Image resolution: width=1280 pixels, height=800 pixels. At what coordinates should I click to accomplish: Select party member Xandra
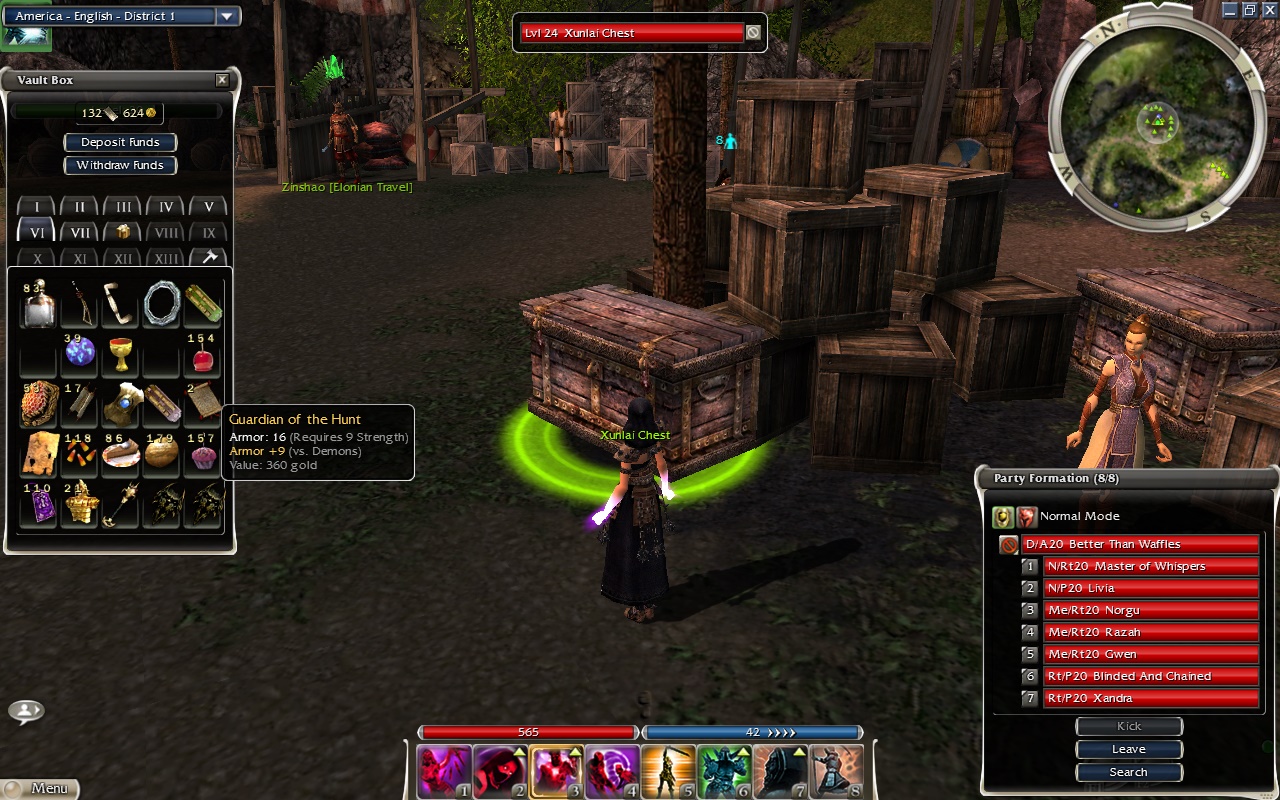point(1150,698)
